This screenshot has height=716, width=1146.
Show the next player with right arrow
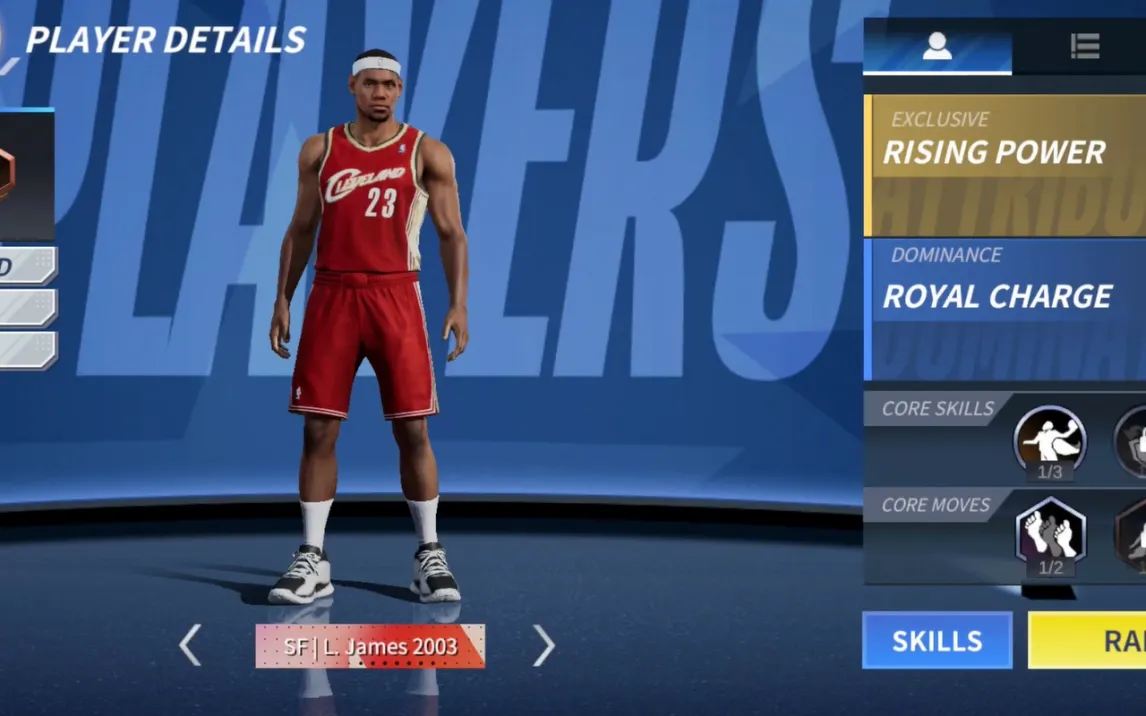tap(543, 646)
